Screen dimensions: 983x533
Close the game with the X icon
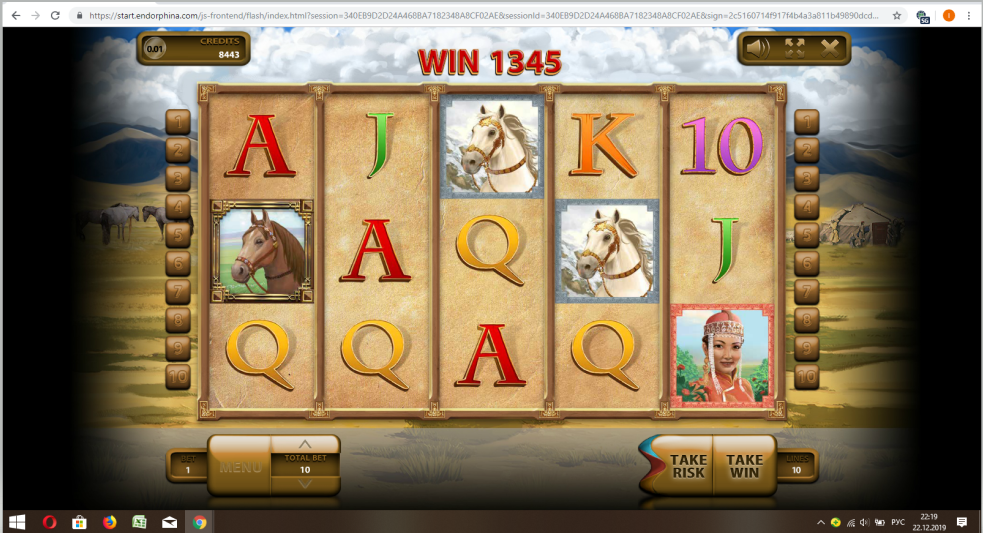click(x=830, y=47)
